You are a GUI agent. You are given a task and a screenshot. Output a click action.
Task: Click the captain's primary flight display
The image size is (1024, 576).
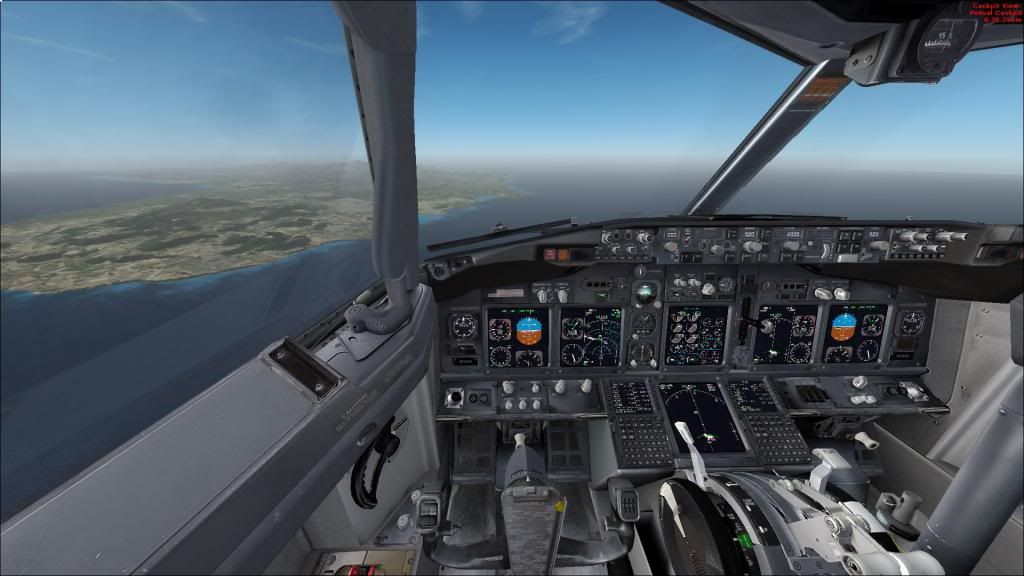click(517, 338)
